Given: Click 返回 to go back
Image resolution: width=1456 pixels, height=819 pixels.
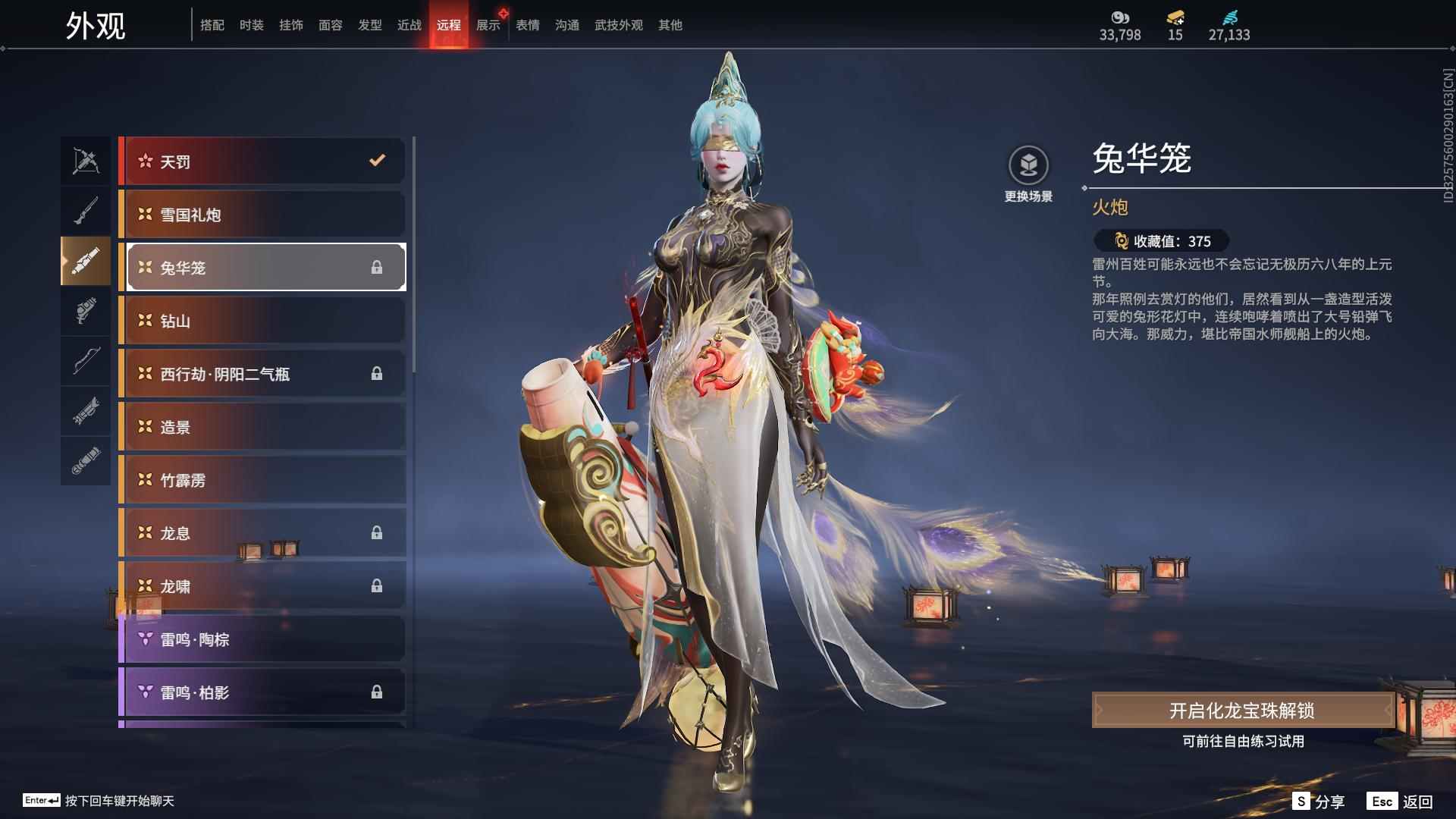Looking at the screenshot, I should click(1401, 801).
